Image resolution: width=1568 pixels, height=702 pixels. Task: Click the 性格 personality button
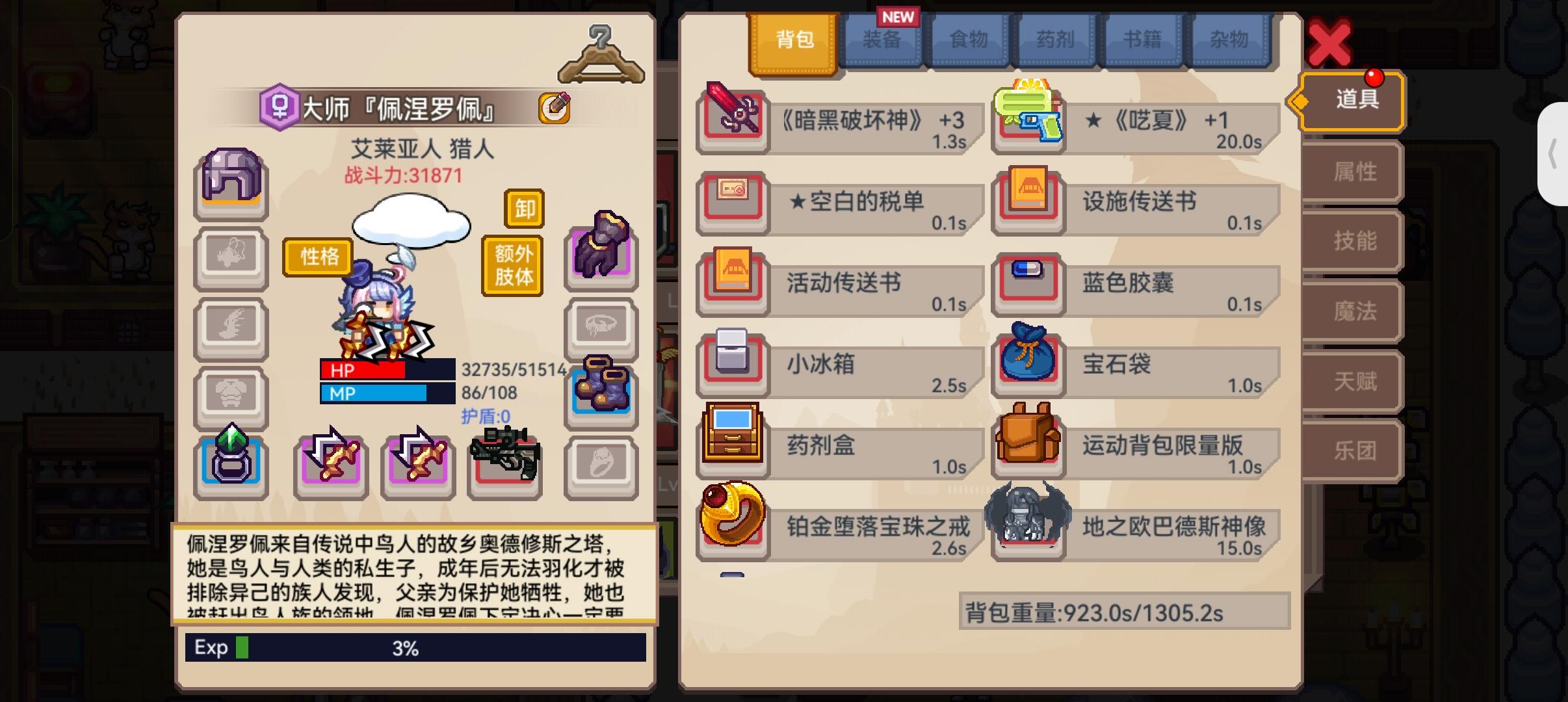point(317,257)
